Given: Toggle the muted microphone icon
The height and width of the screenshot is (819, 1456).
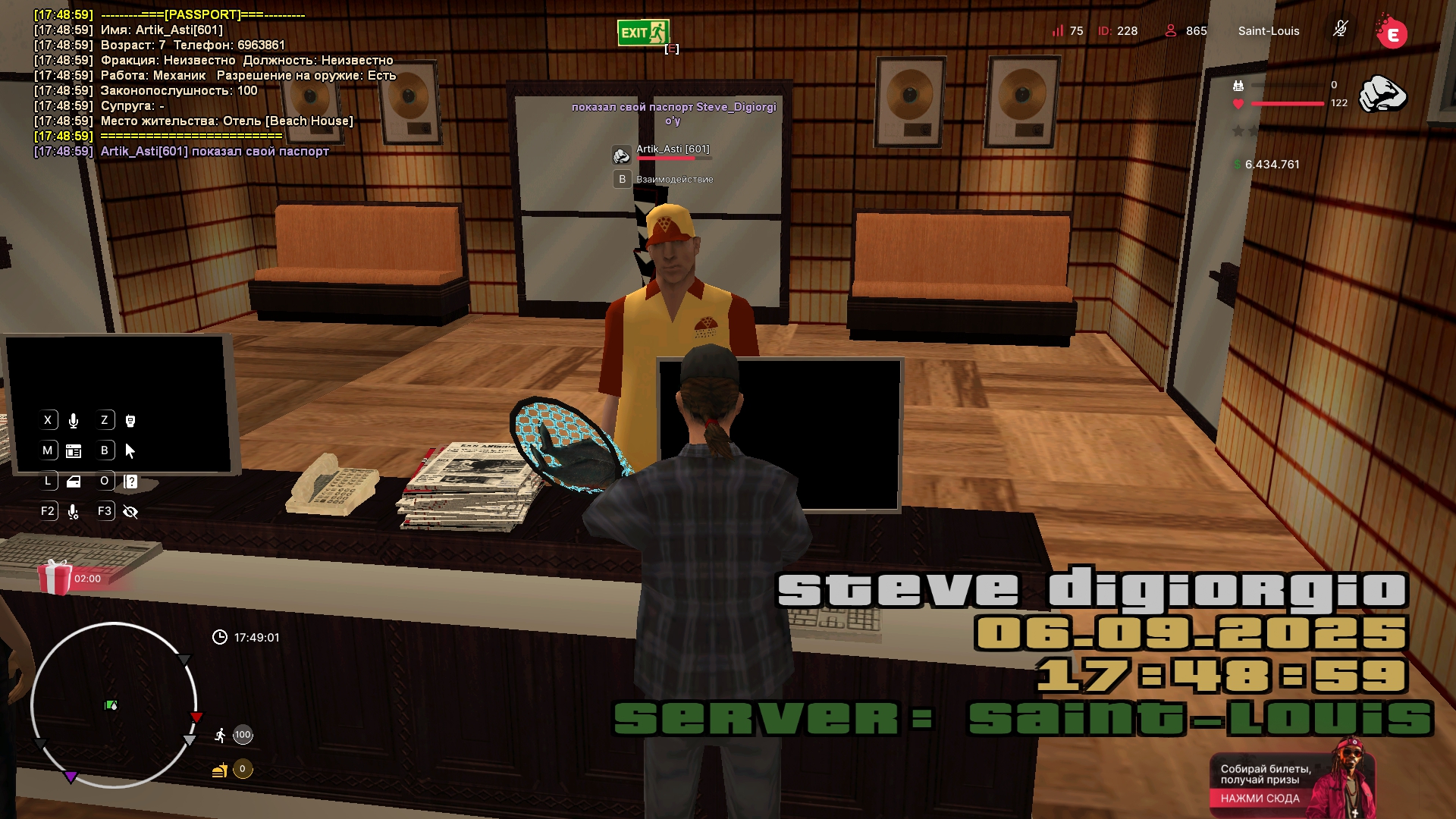Looking at the screenshot, I should [1340, 30].
